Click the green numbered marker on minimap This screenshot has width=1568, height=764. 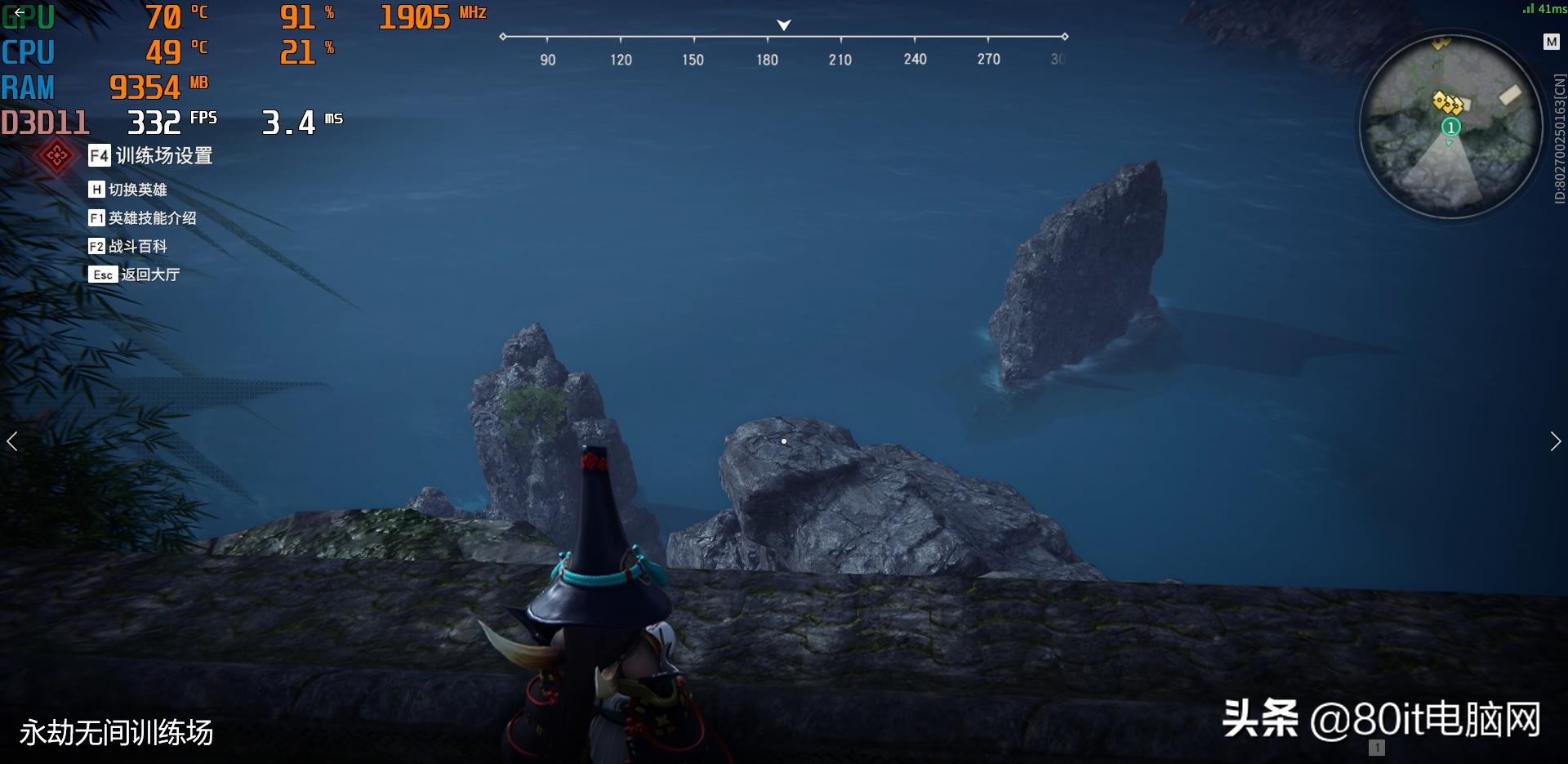1450,127
